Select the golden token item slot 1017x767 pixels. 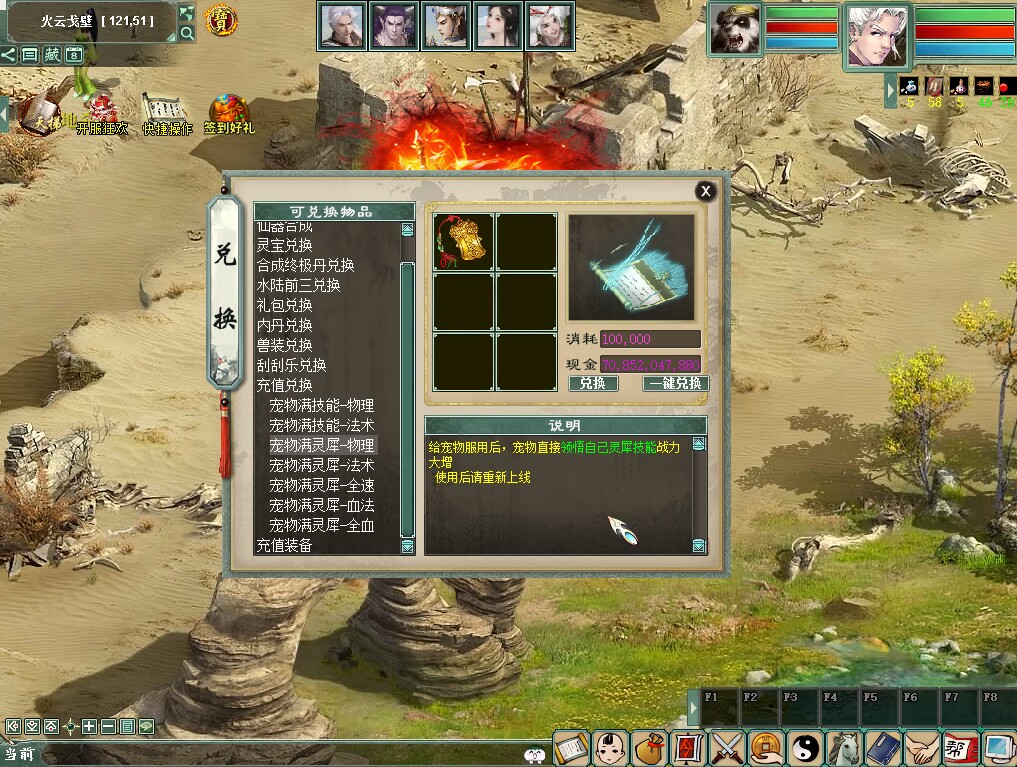pos(463,242)
